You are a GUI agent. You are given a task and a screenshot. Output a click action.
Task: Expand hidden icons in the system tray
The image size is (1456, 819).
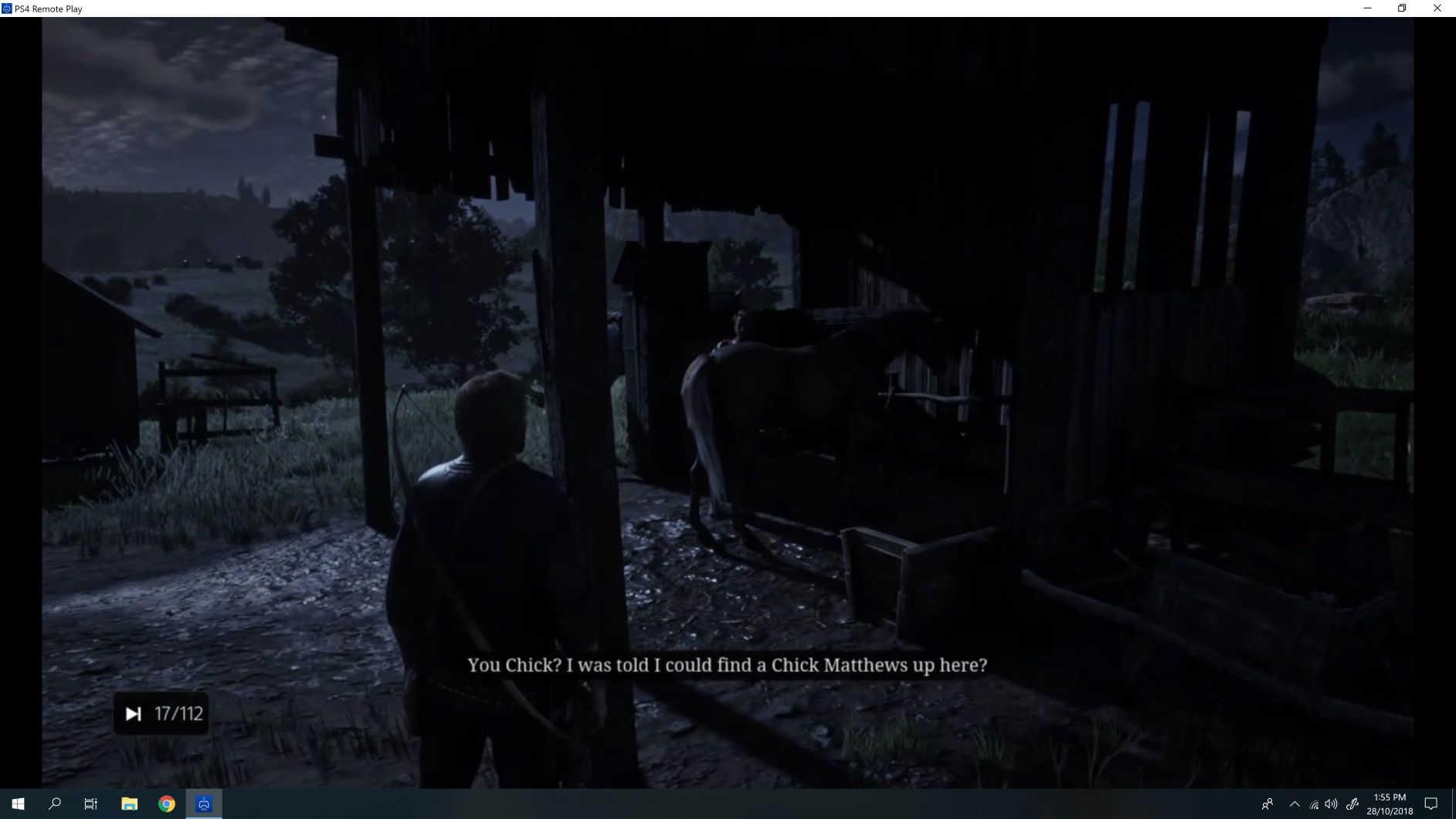[1293, 803]
